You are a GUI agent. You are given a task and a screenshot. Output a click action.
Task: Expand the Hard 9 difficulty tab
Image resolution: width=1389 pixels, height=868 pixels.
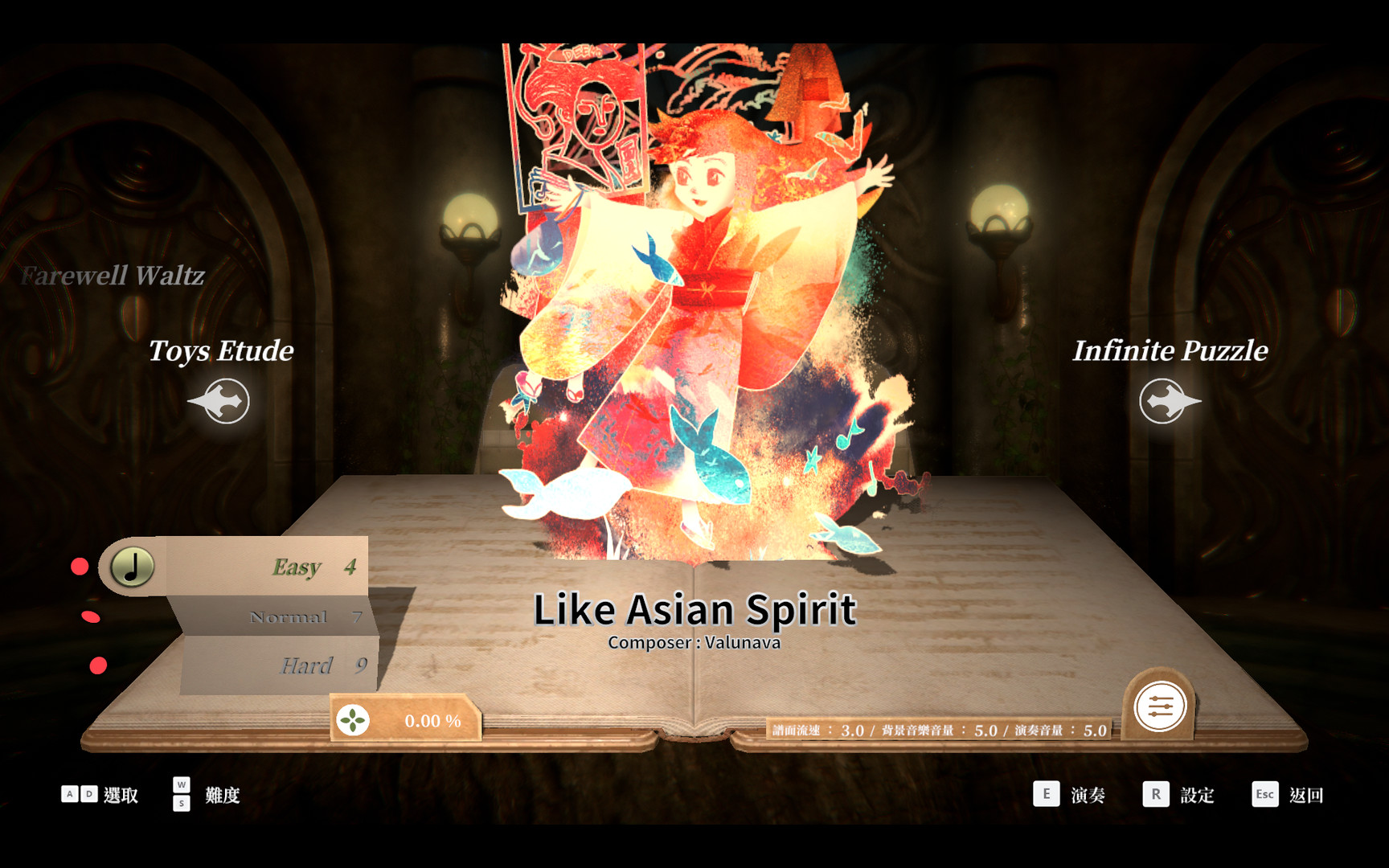305,666
